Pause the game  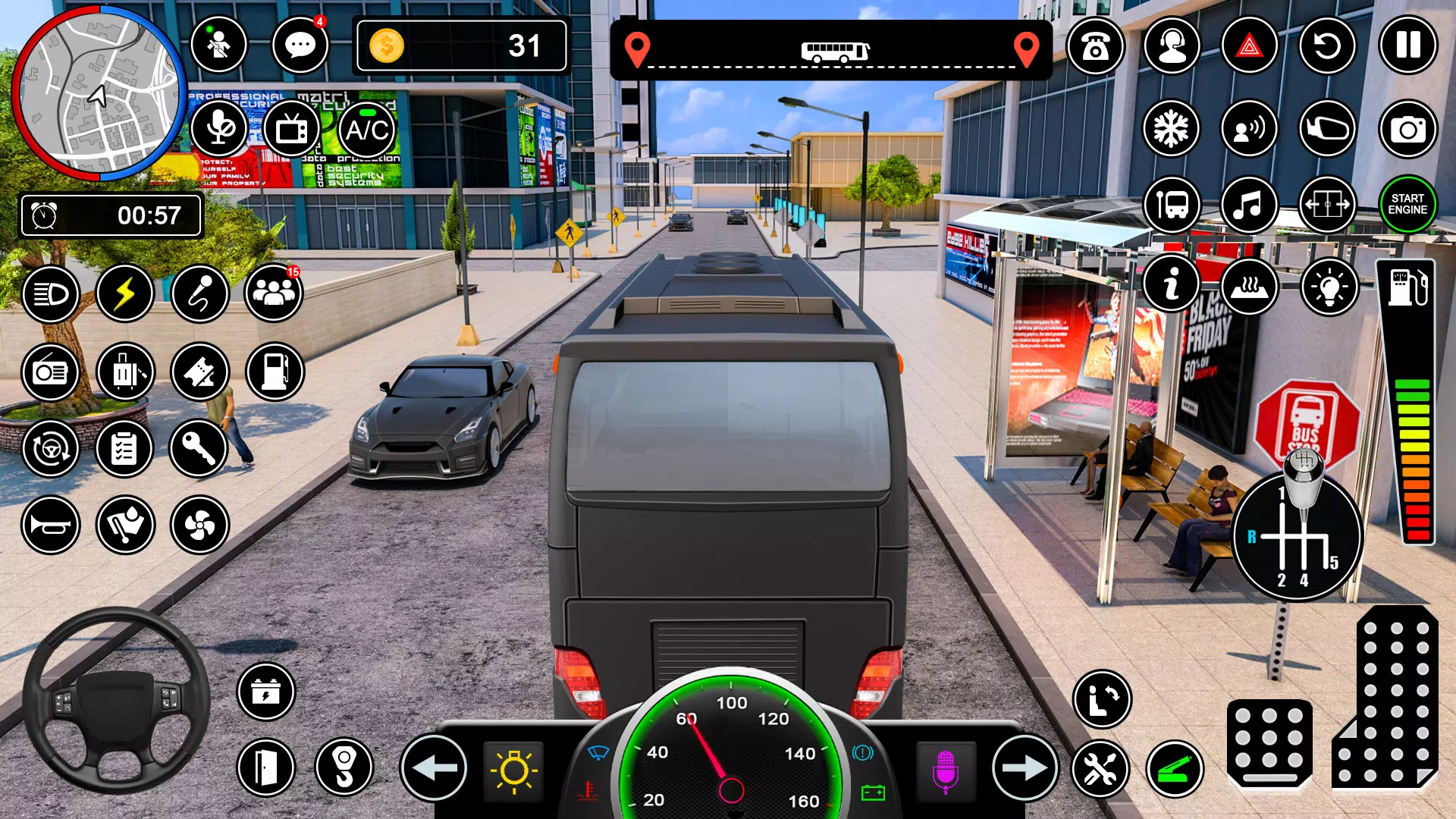tap(1407, 46)
